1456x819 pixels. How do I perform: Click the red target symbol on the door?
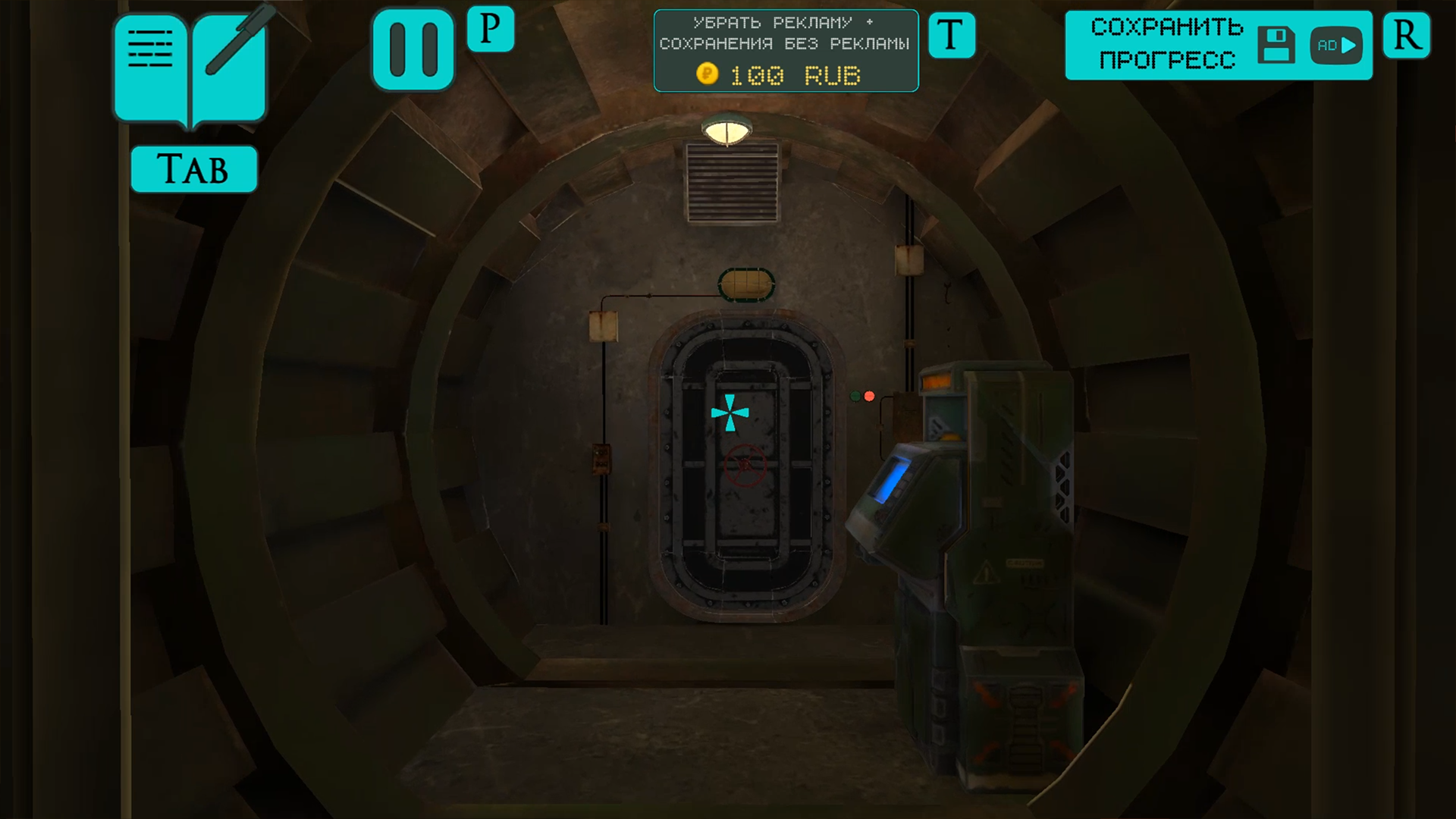coord(745,463)
